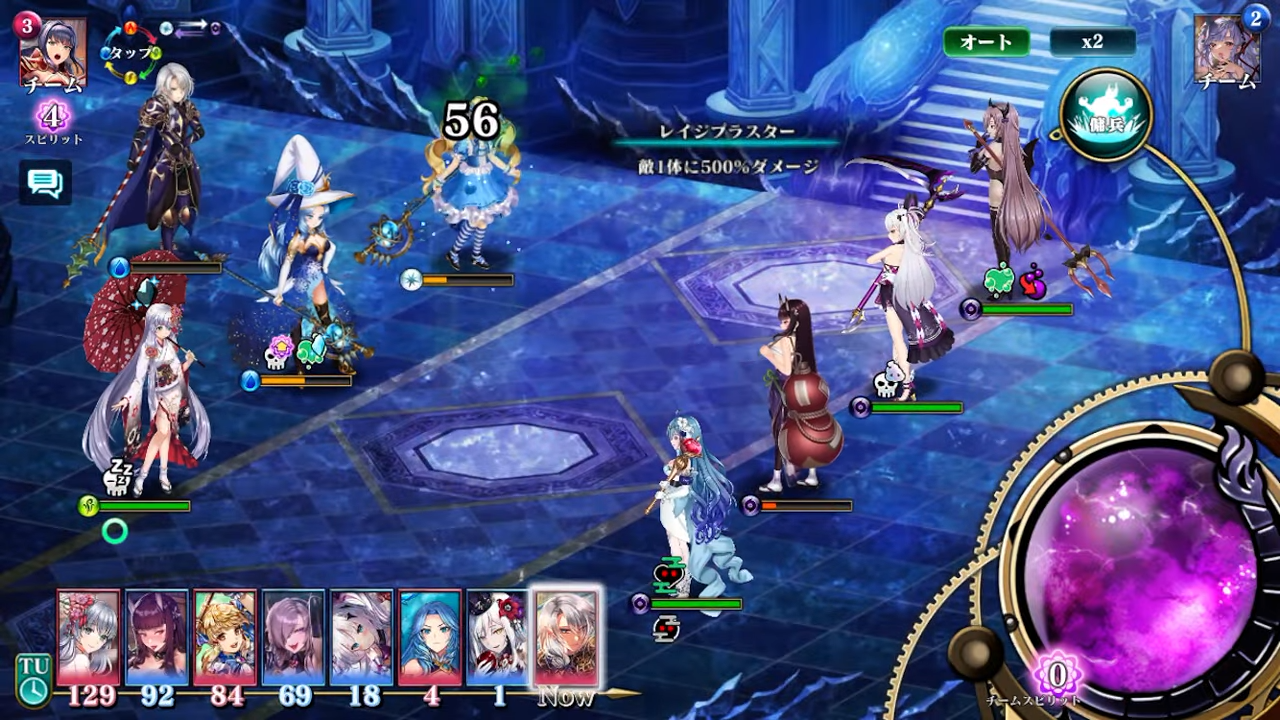Viewport: 1280px width, 720px height.
Task: Open your team portrait marked with 3
Action: [x=52, y=52]
